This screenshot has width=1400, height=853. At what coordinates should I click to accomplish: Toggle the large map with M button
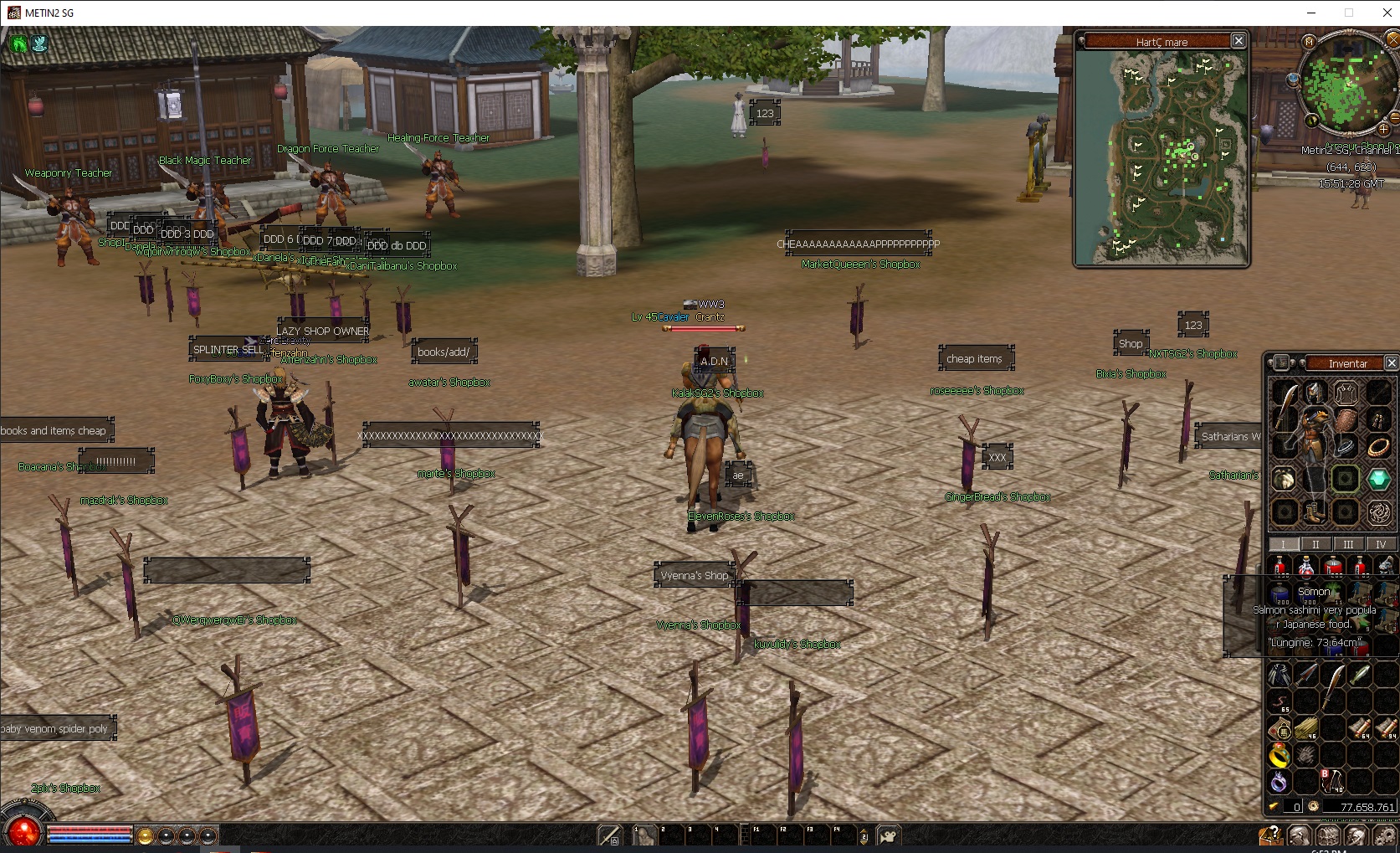point(1309,41)
